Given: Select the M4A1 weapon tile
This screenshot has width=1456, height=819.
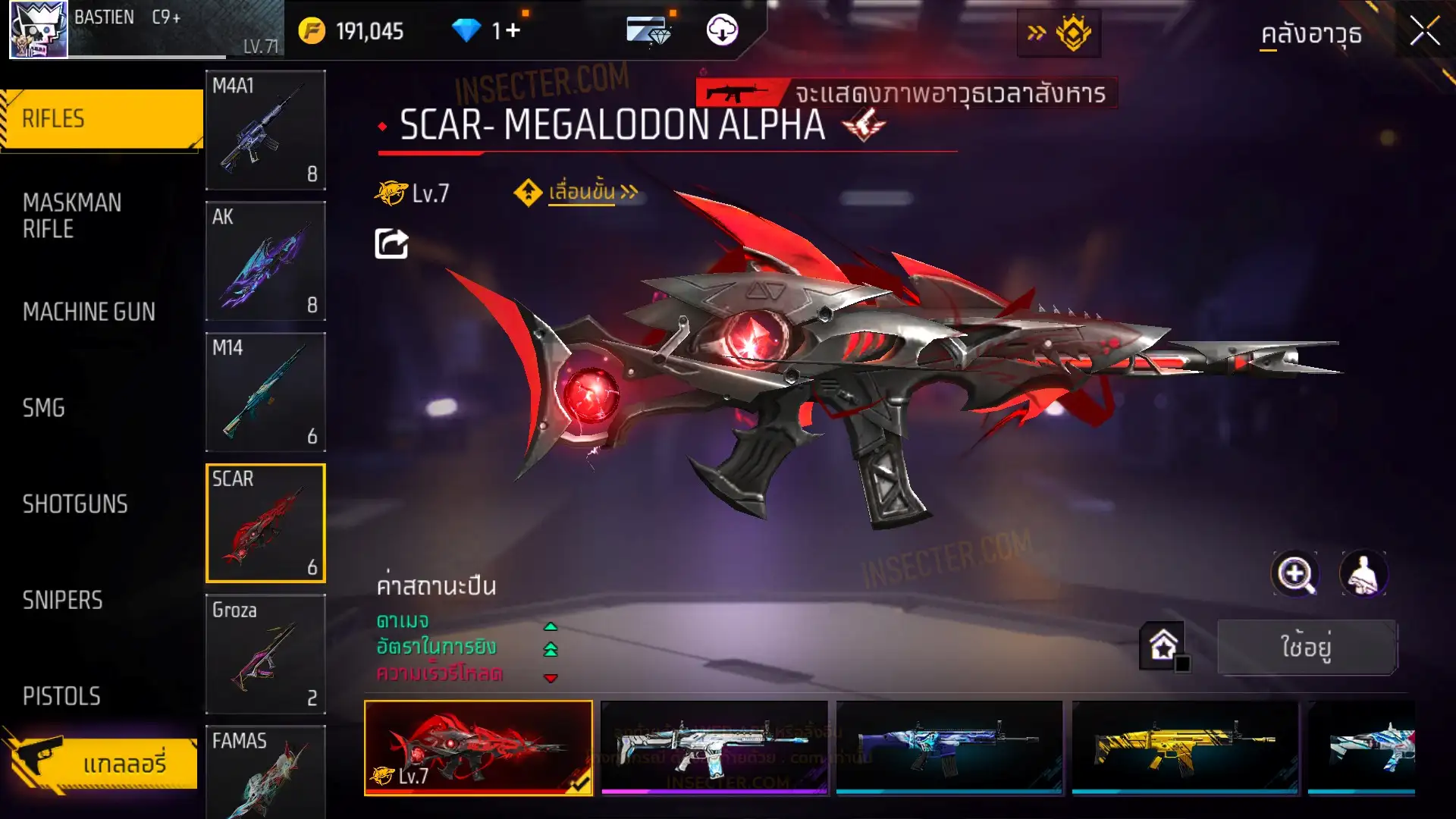Looking at the screenshot, I should 265,130.
